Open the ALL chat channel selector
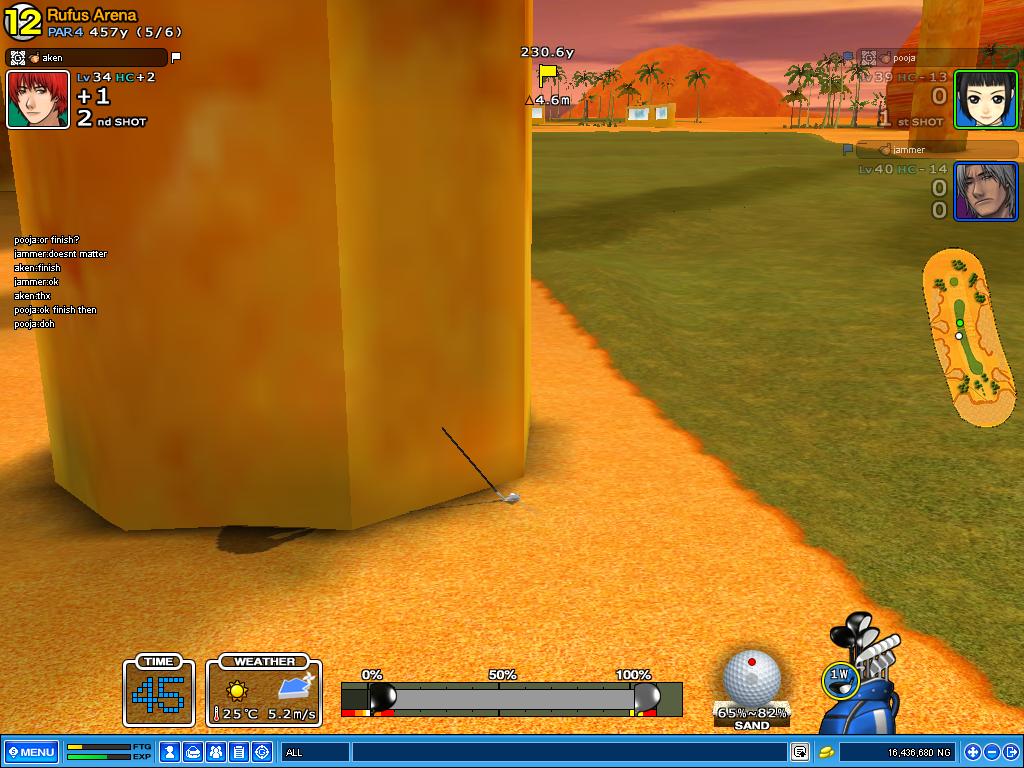 315,752
